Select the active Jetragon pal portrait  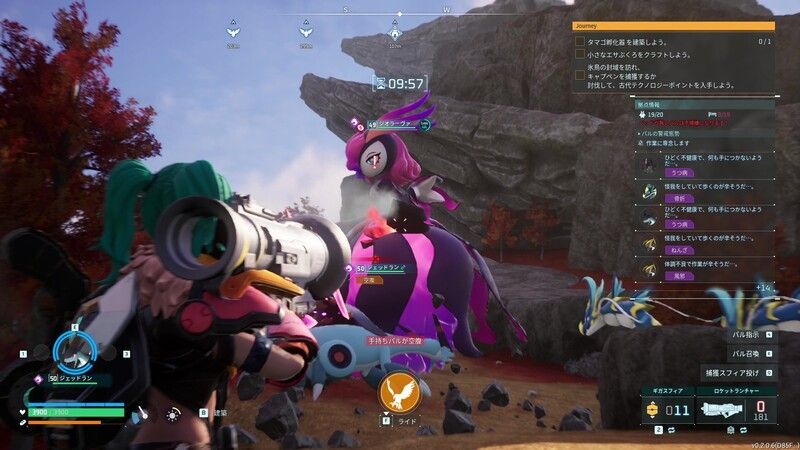pos(75,352)
